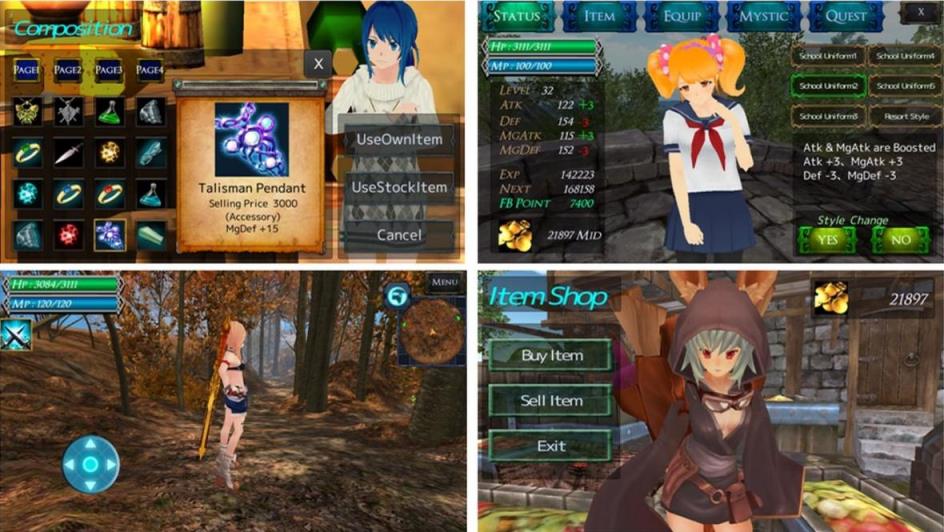Viewport: 944px width, 532px height.
Task: Select the UseStockItem option
Action: click(398, 187)
